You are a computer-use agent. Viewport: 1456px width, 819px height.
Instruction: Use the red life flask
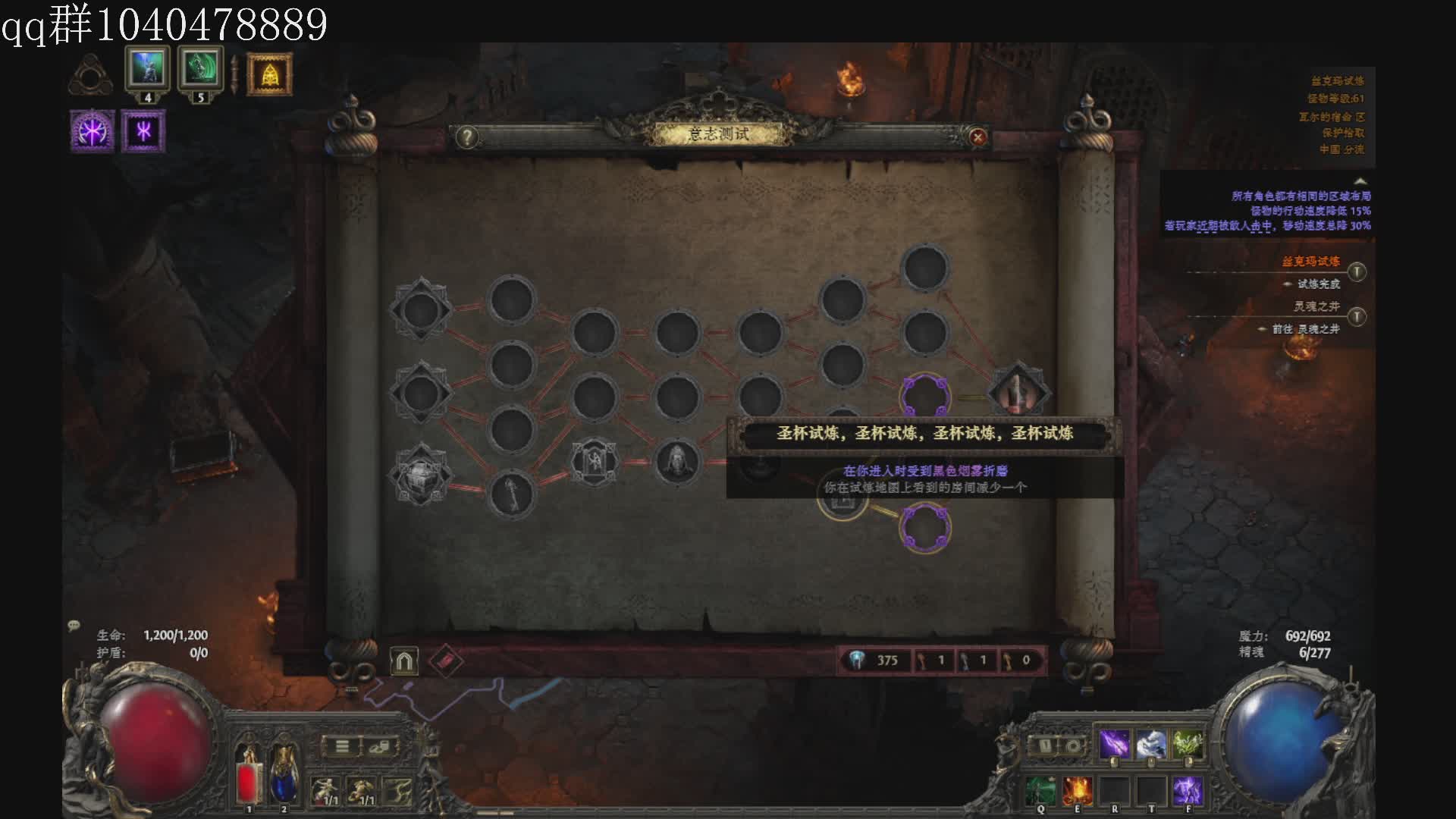(248, 775)
